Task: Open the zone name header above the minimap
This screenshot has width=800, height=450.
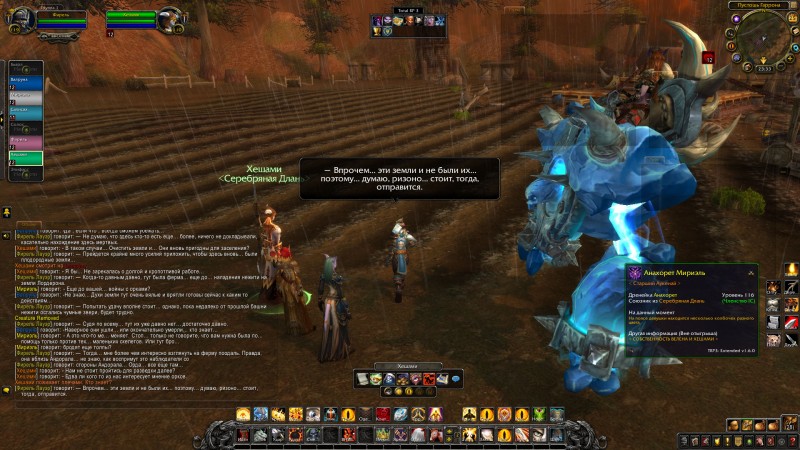Action: pos(764,6)
